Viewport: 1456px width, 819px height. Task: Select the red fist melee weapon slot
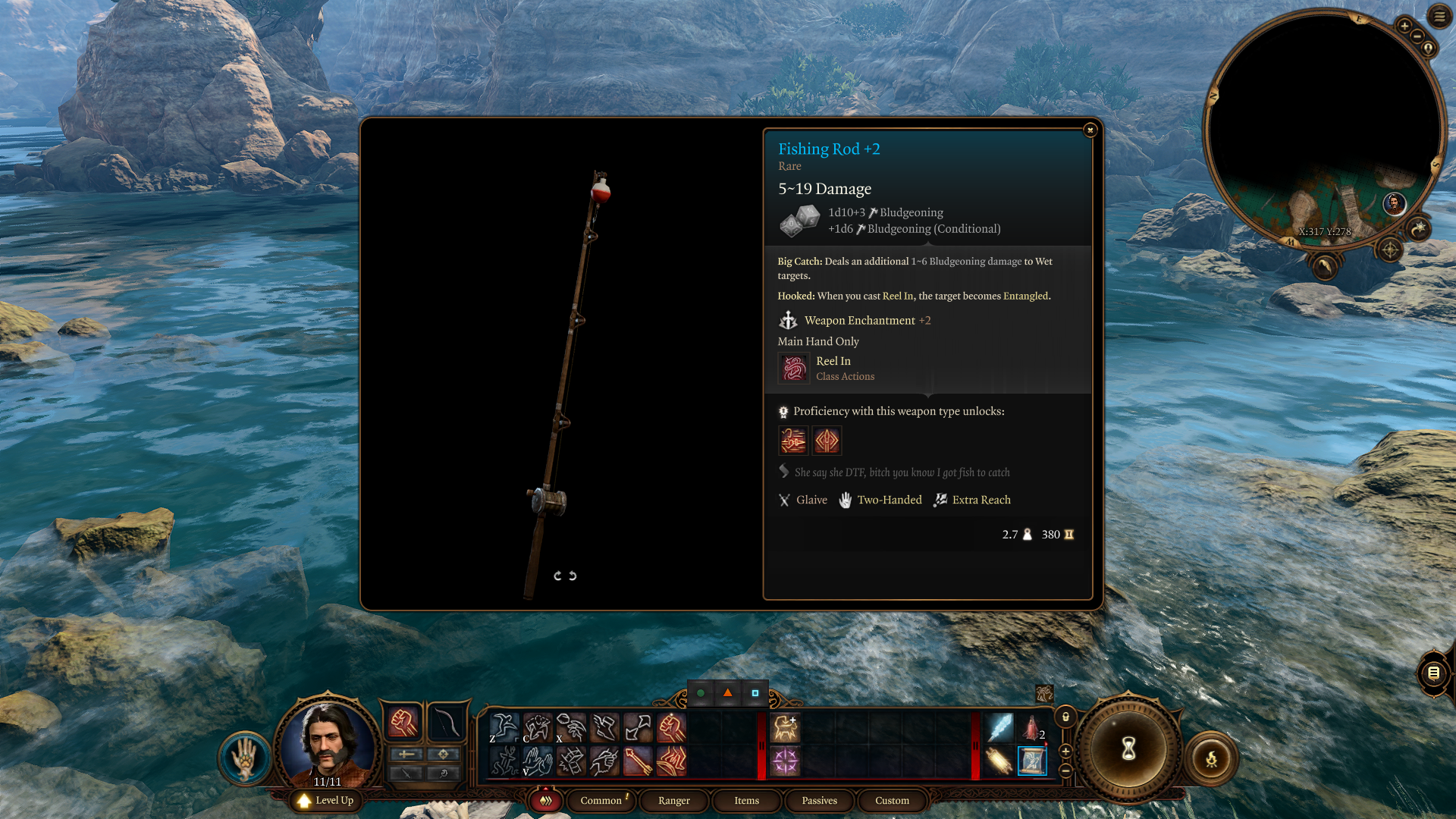403,723
